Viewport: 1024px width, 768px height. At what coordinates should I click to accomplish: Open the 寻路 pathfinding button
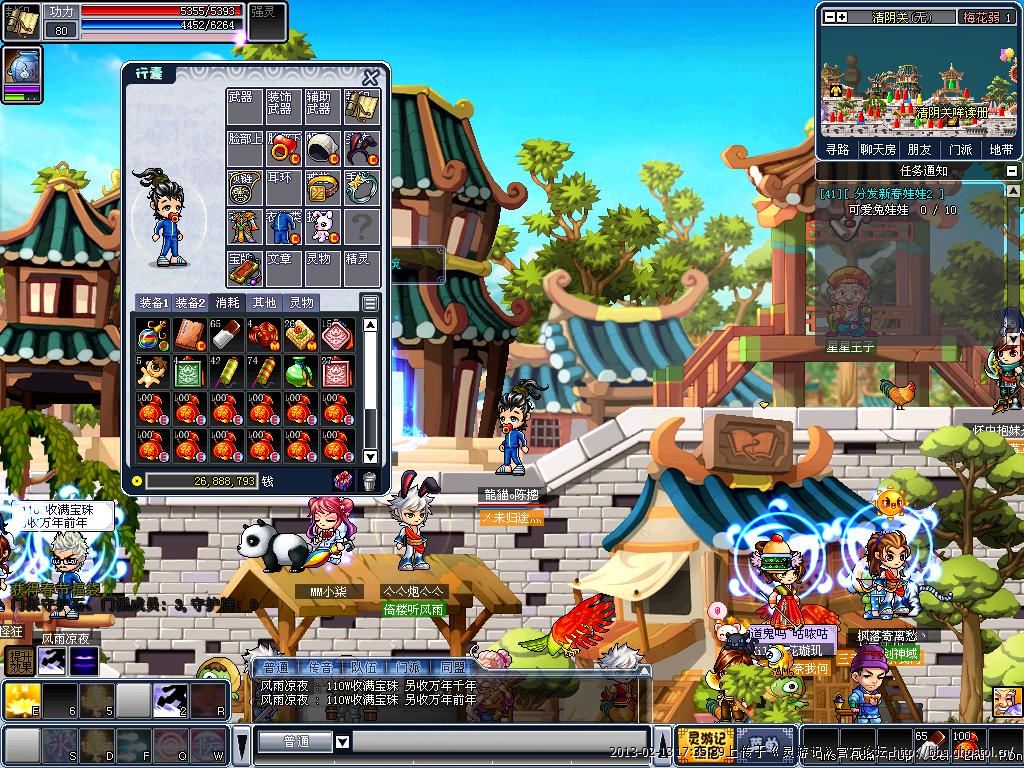coord(838,149)
